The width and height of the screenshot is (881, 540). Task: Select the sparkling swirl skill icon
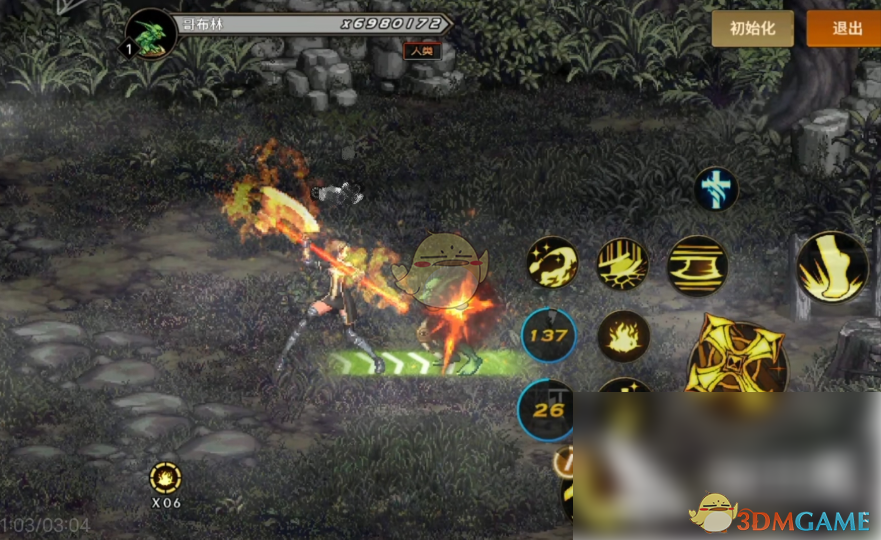pos(552,263)
